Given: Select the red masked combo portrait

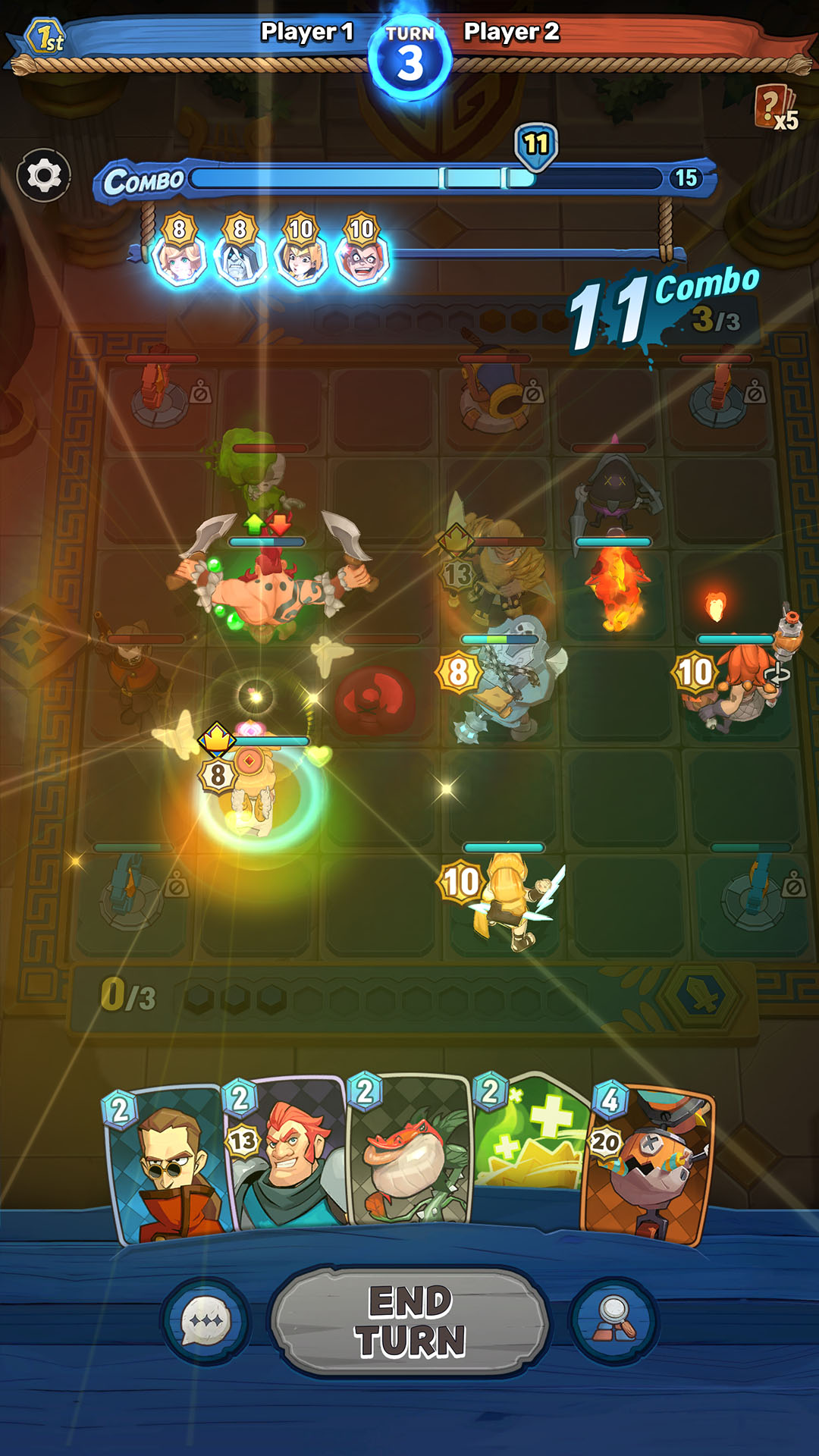Looking at the screenshot, I should (362, 258).
